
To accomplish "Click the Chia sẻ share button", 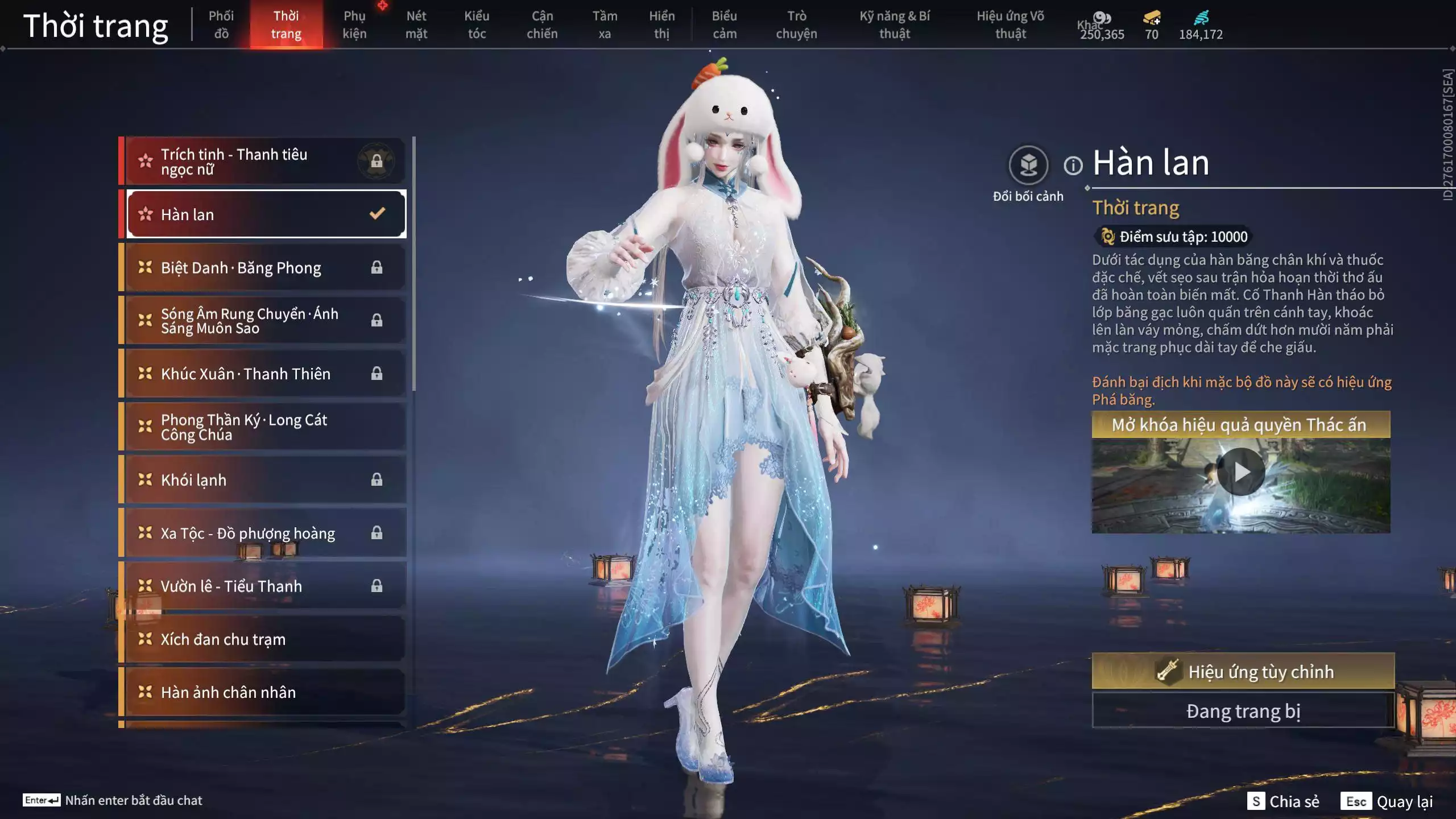I will pos(1284,801).
